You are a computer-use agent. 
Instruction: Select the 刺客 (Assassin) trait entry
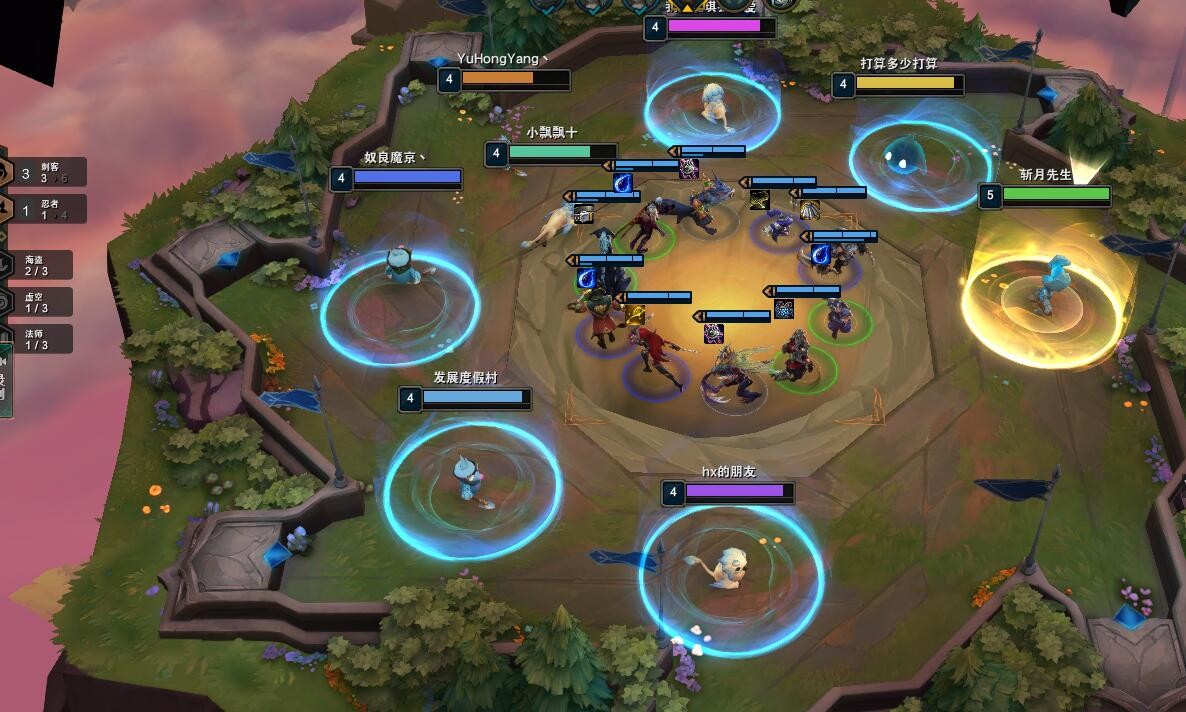click(46, 172)
